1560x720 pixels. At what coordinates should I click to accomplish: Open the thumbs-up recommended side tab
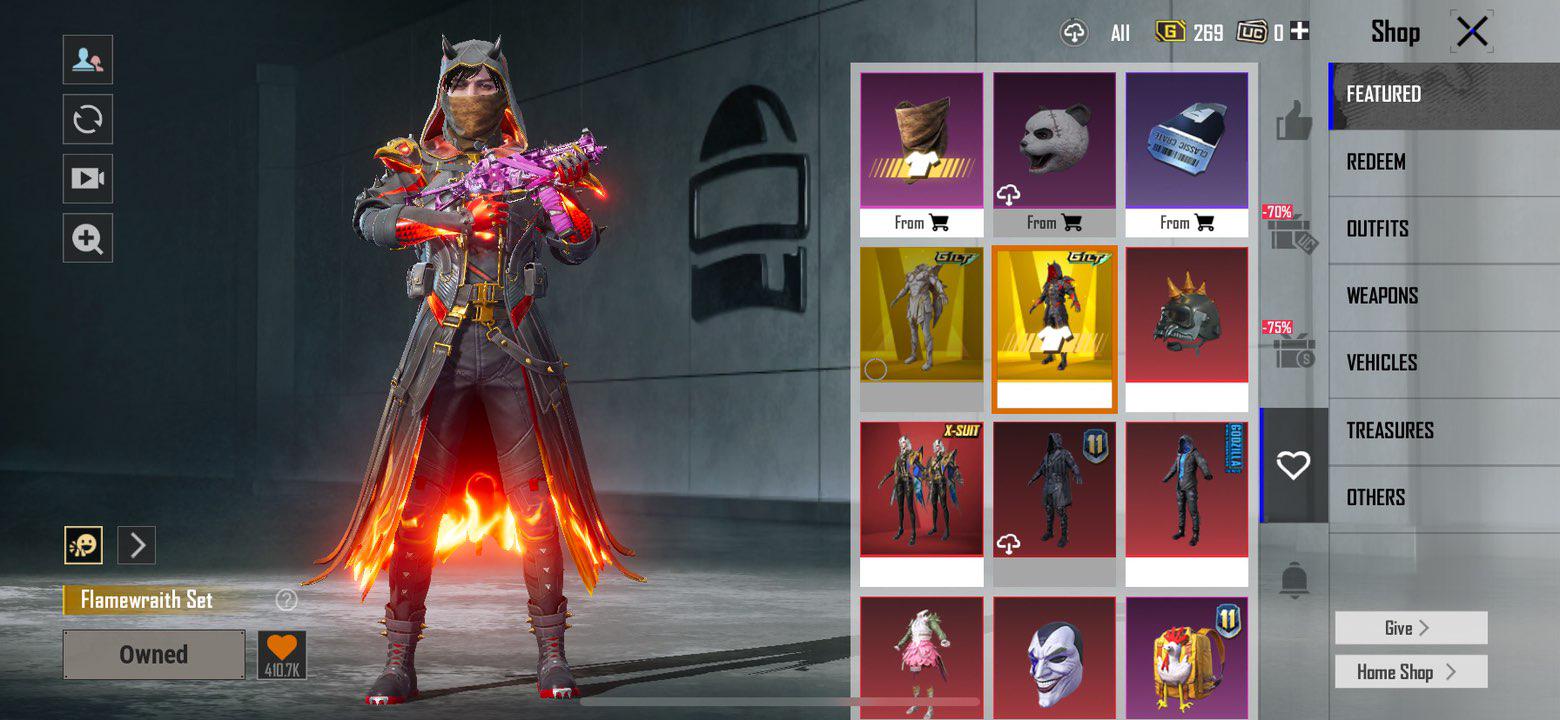click(1293, 123)
